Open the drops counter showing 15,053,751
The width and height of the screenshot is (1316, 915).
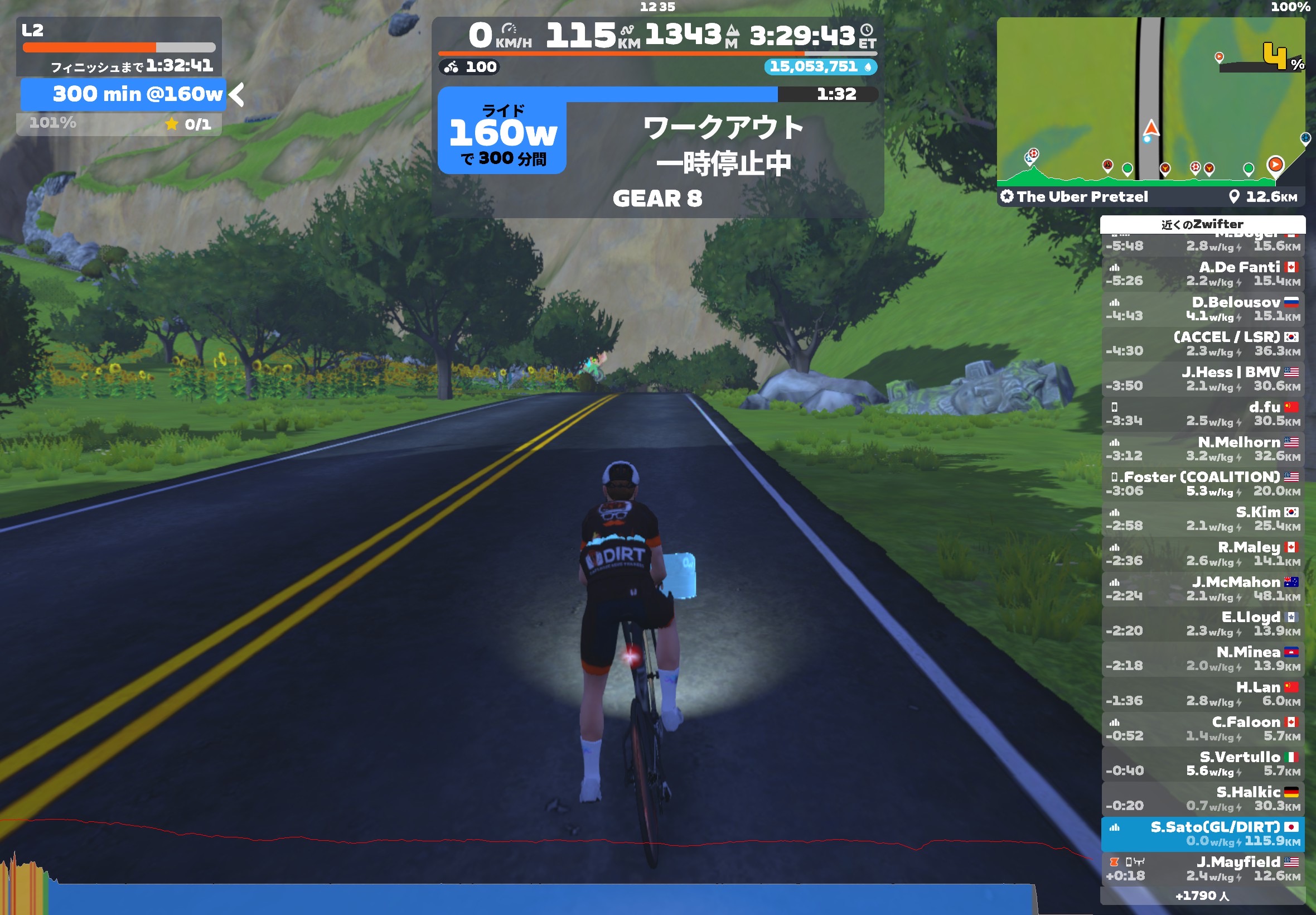click(x=820, y=67)
